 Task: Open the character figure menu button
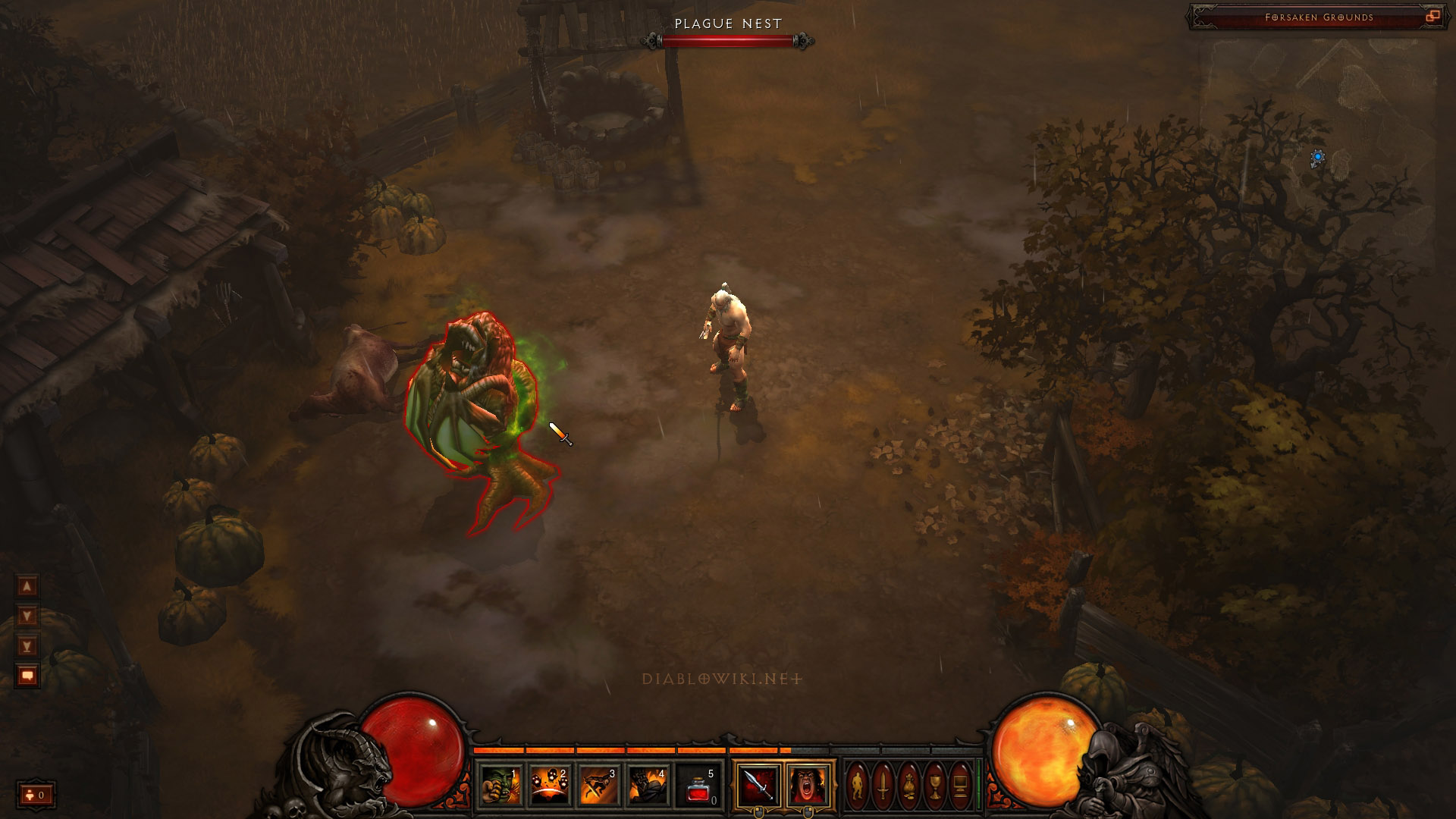(x=858, y=785)
